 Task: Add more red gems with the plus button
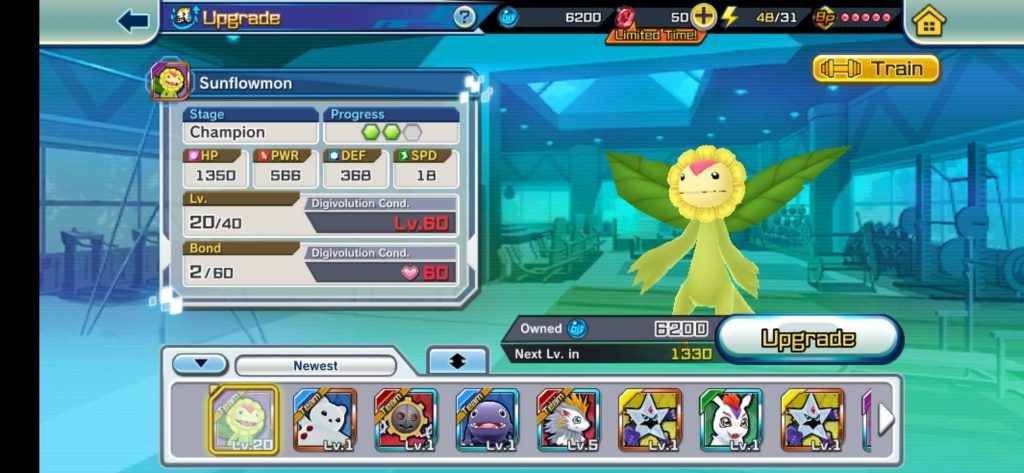(704, 17)
